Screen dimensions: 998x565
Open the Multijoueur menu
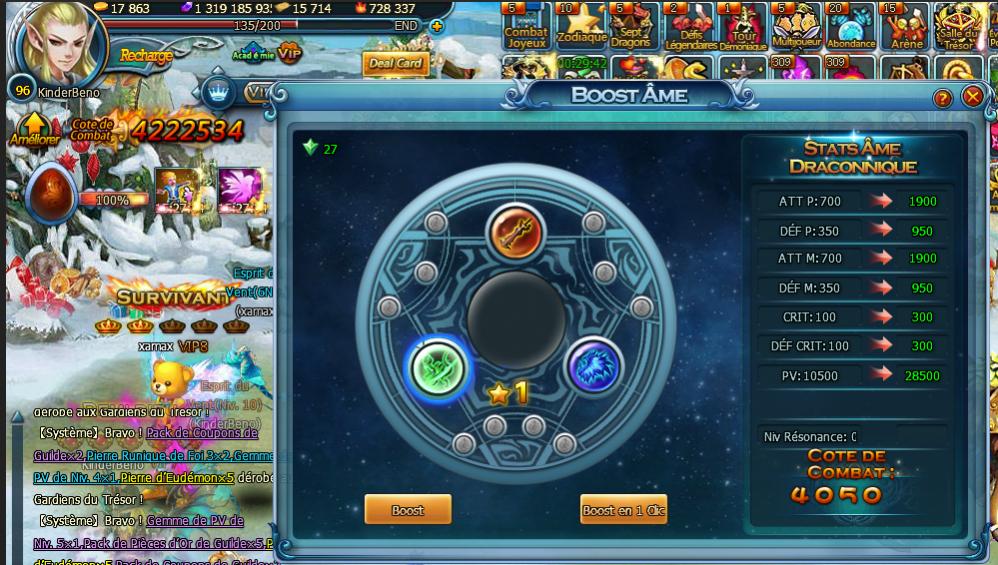797,27
